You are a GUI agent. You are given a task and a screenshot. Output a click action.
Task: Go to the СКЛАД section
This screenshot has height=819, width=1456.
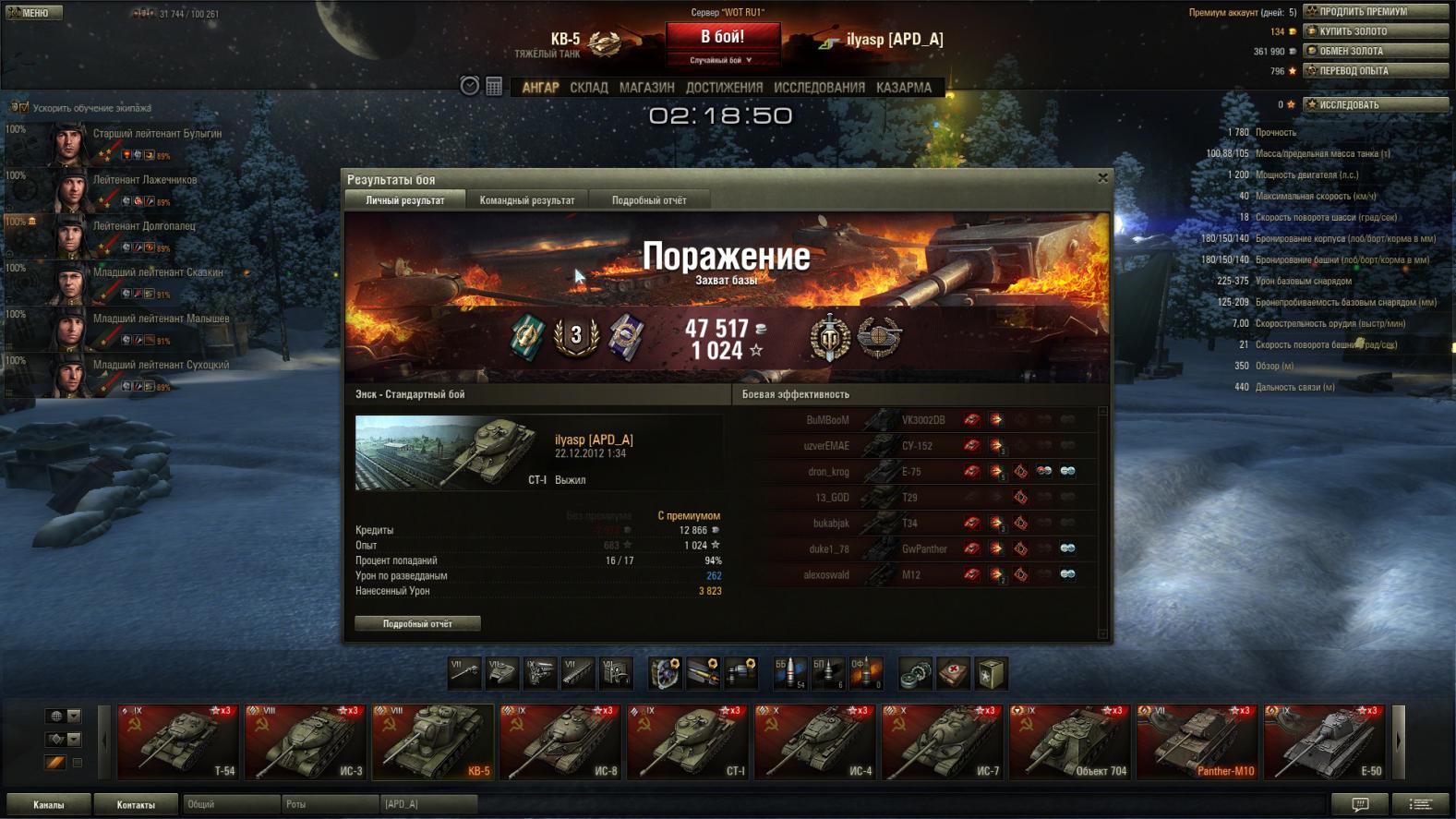point(588,88)
